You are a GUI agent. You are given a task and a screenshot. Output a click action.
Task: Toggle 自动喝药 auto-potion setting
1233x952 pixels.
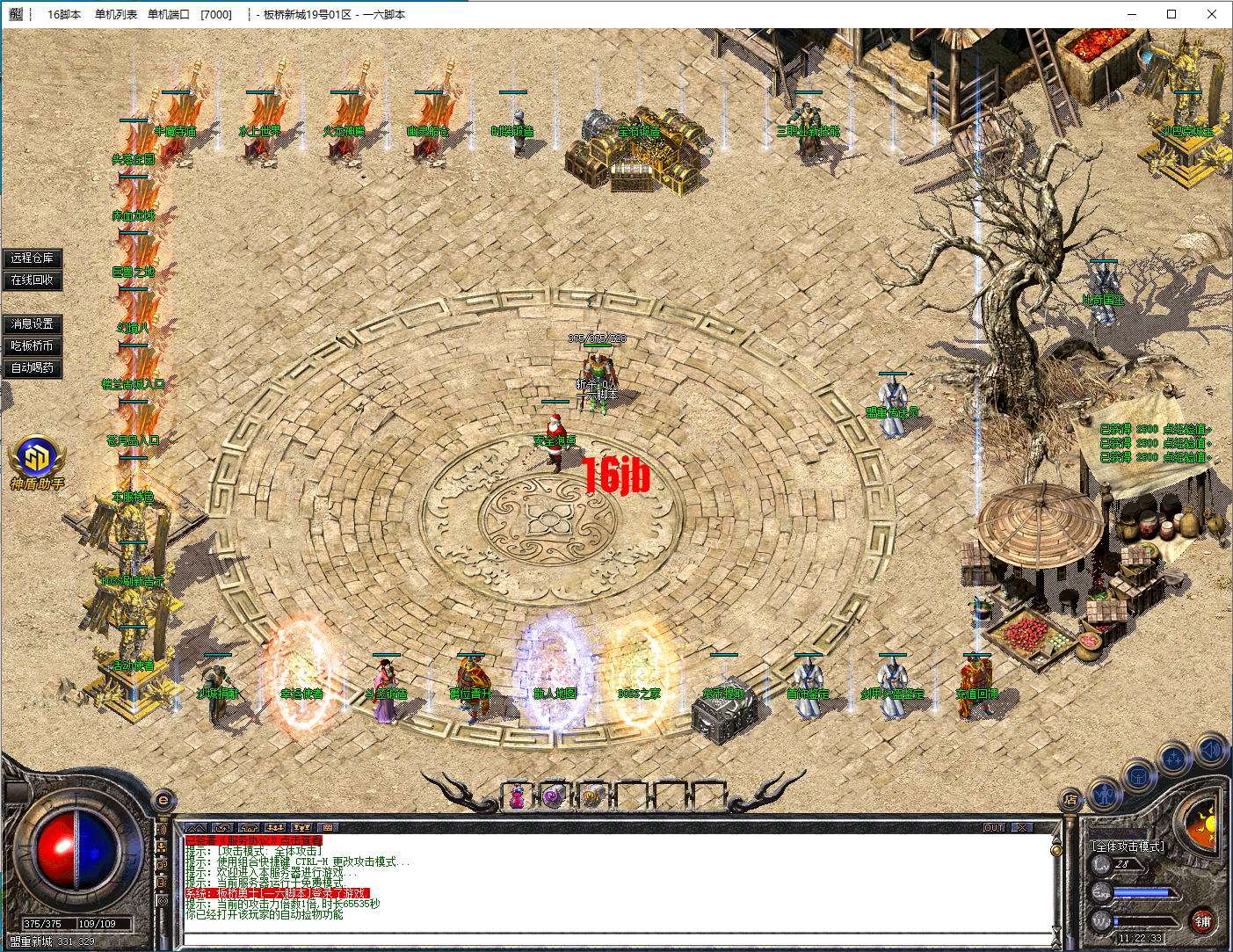click(x=33, y=367)
